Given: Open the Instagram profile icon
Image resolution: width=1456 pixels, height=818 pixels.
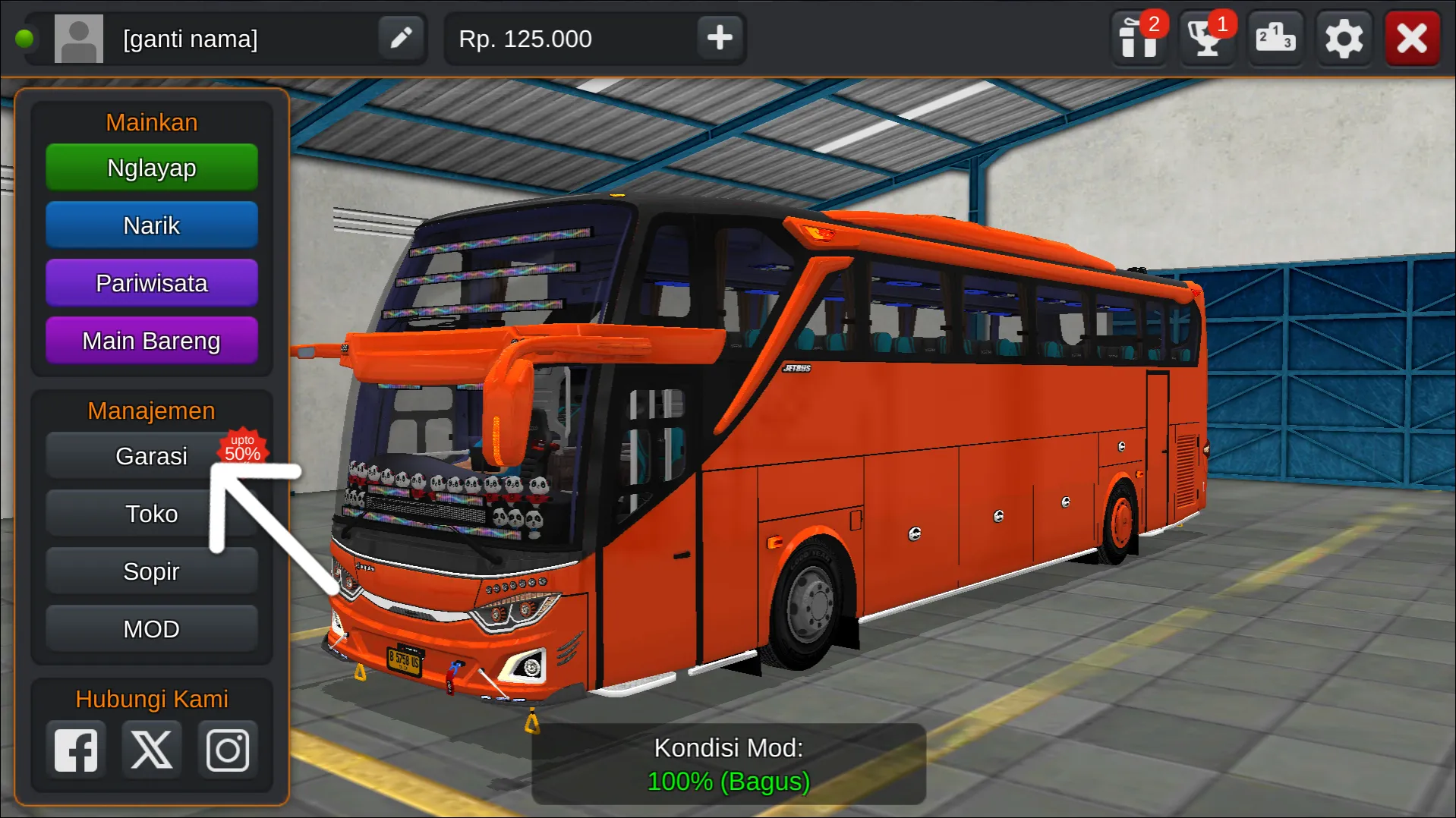Looking at the screenshot, I should pyautogui.click(x=227, y=748).
